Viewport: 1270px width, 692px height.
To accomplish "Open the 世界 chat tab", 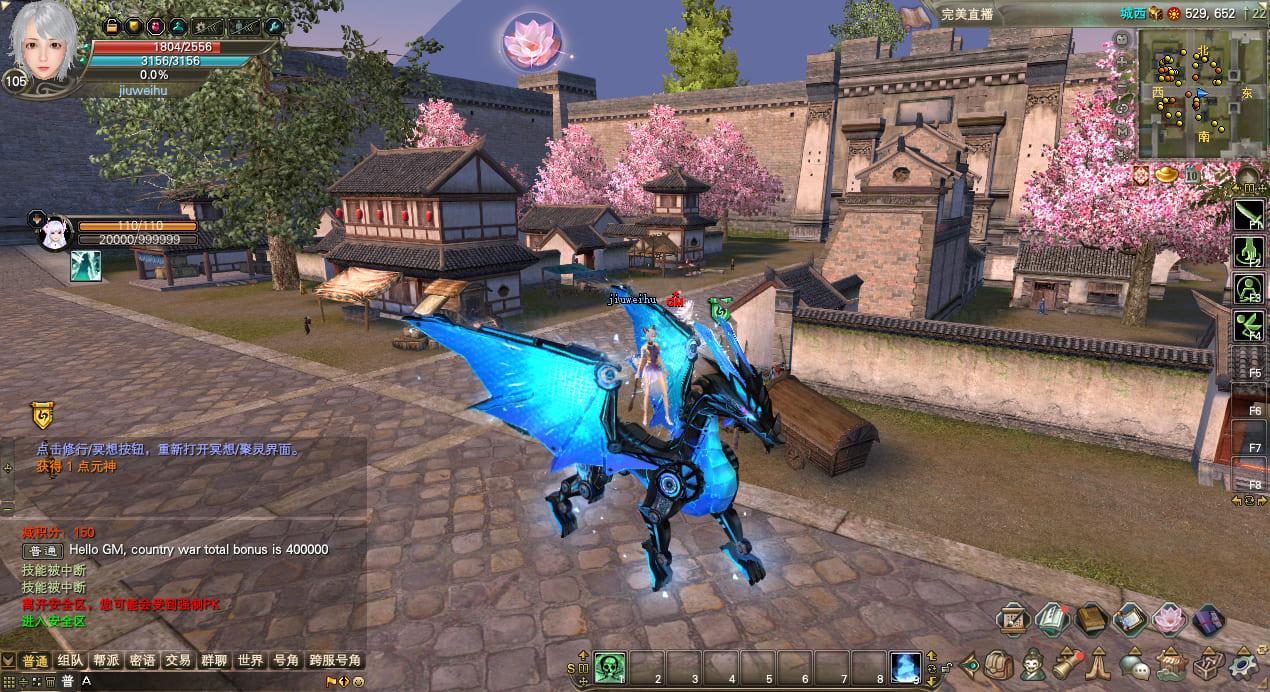I will pos(250,660).
